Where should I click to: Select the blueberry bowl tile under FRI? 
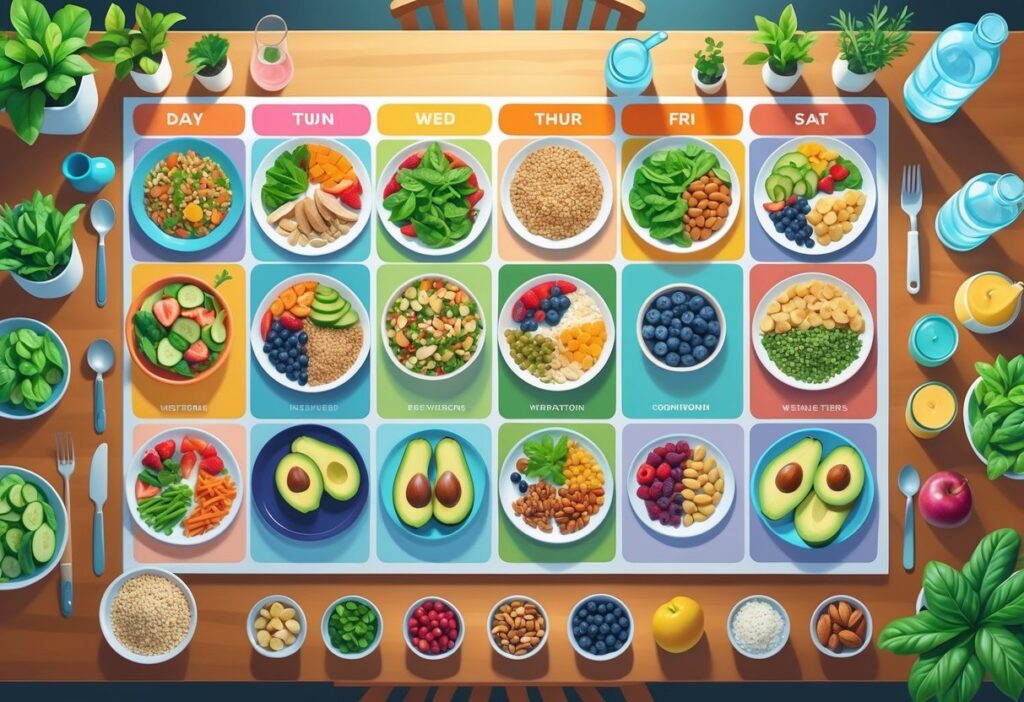(x=681, y=328)
